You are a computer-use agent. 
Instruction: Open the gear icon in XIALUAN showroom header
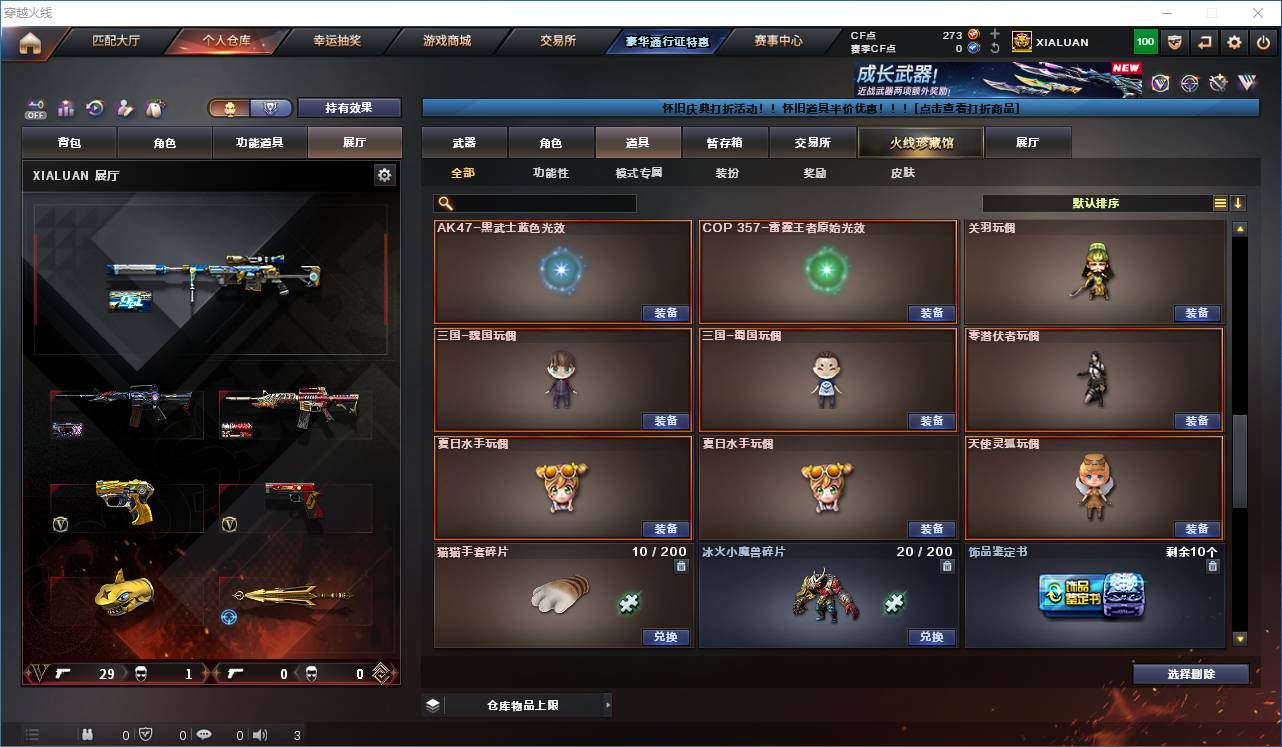(x=386, y=175)
